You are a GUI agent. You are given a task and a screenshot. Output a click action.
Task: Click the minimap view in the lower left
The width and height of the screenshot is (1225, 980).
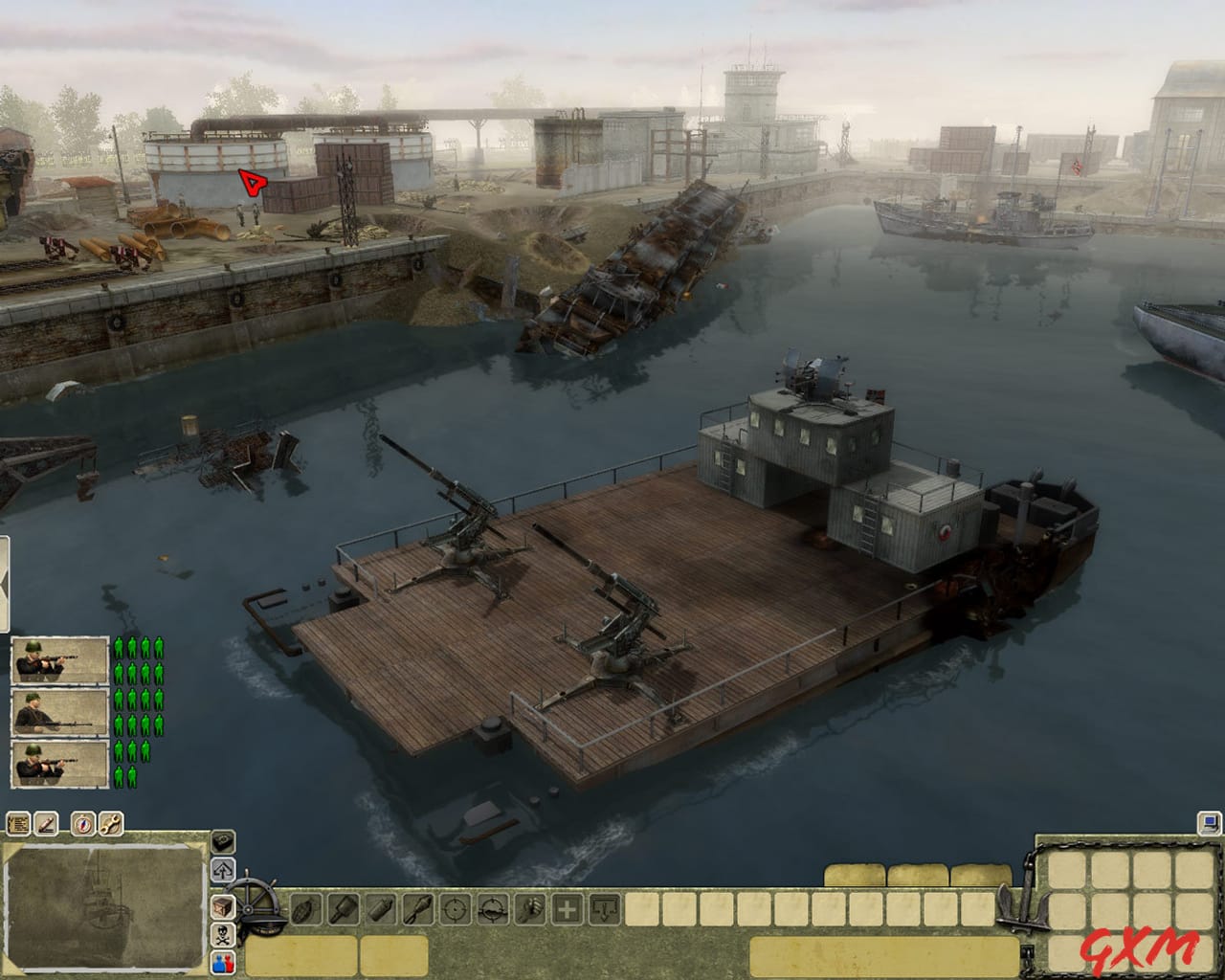point(105,909)
